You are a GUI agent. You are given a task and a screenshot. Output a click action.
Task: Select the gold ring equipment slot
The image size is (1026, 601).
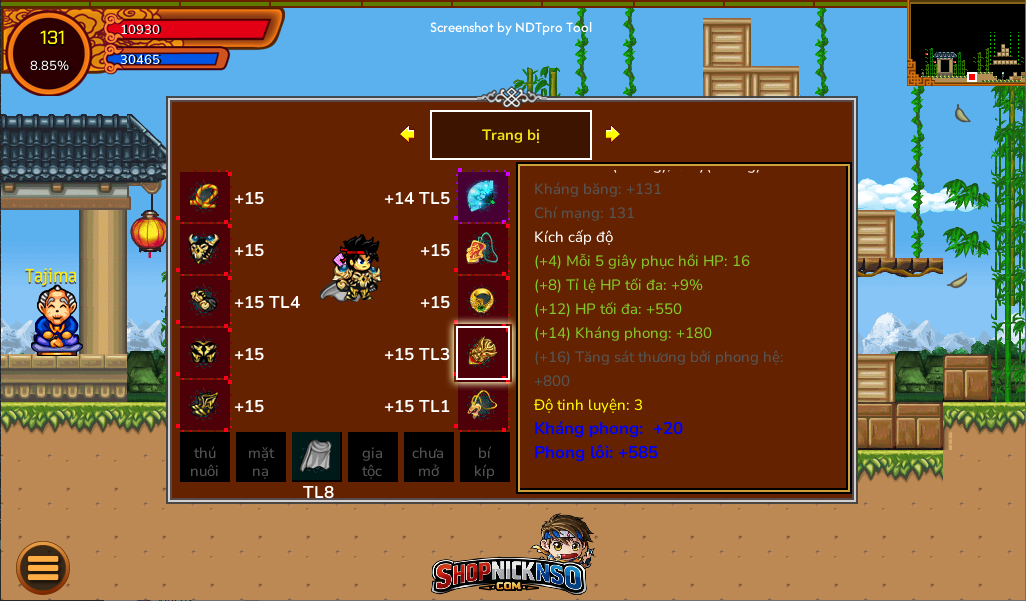[x=483, y=301]
